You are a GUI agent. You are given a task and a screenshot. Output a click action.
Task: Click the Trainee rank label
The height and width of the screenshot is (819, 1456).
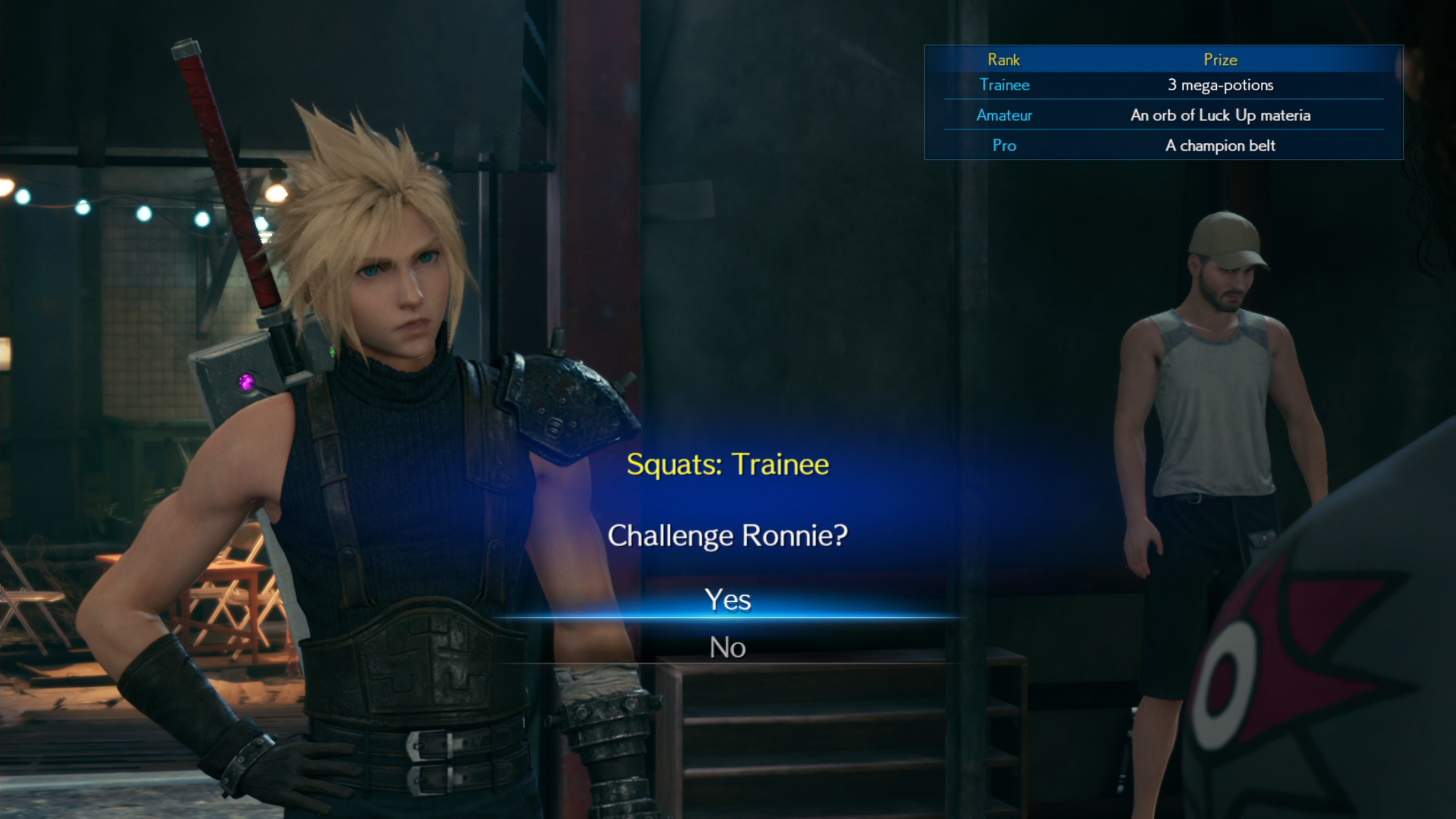click(1004, 85)
